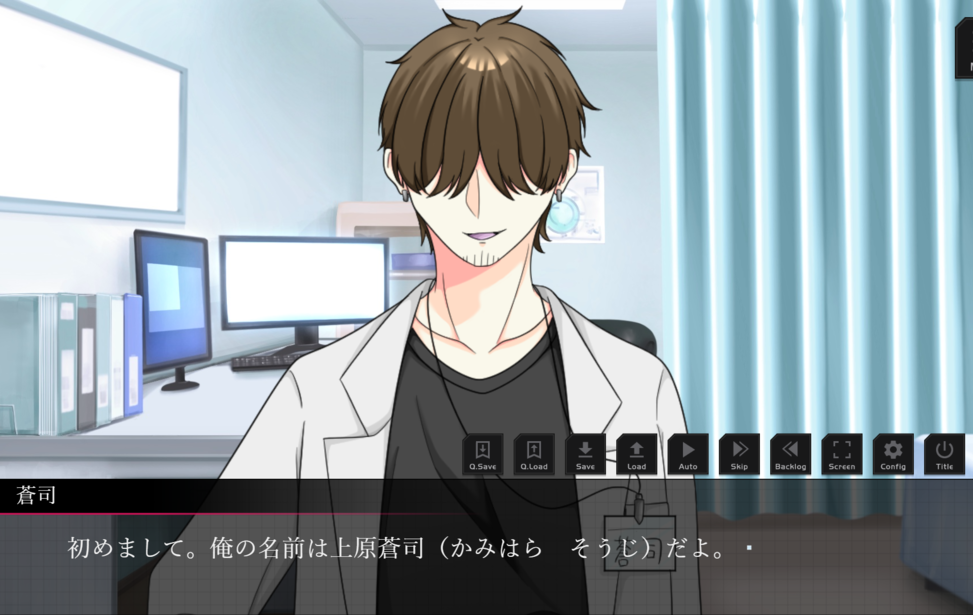Viewport: 973px width, 615px height.
Task: Activate the Skip button
Action: click(739, 454)
